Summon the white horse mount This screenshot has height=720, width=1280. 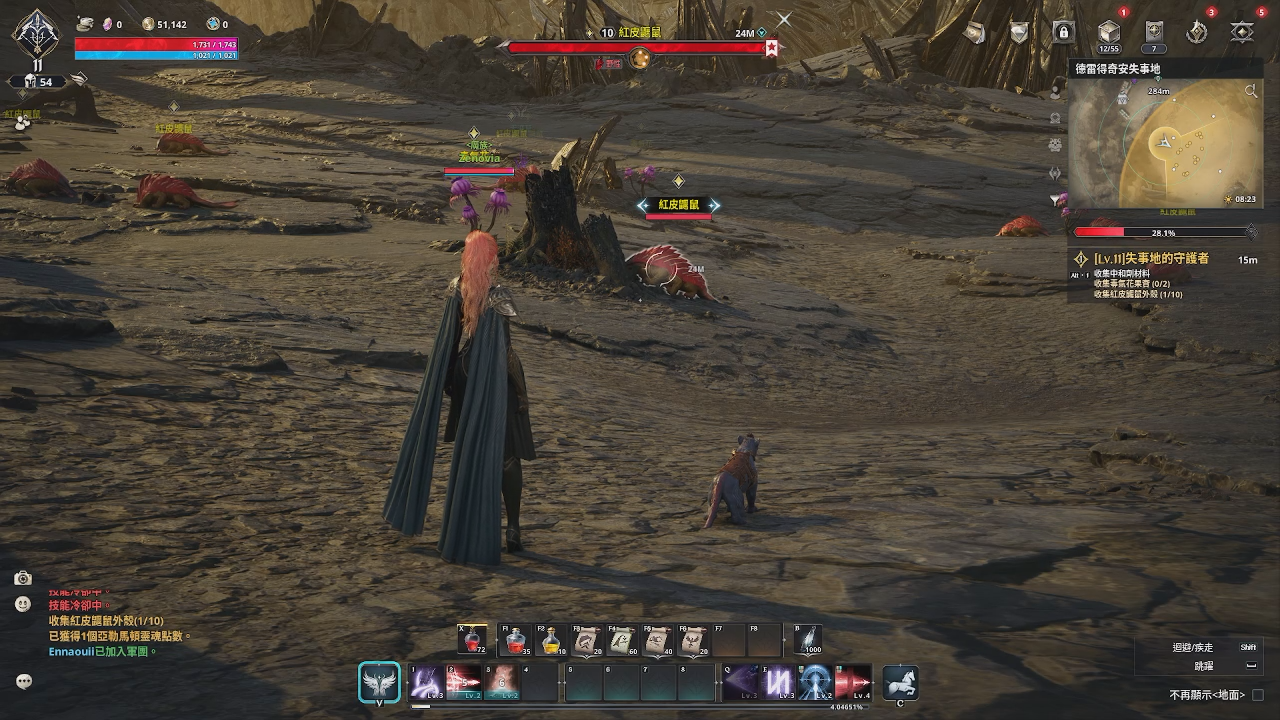[900, 682]
